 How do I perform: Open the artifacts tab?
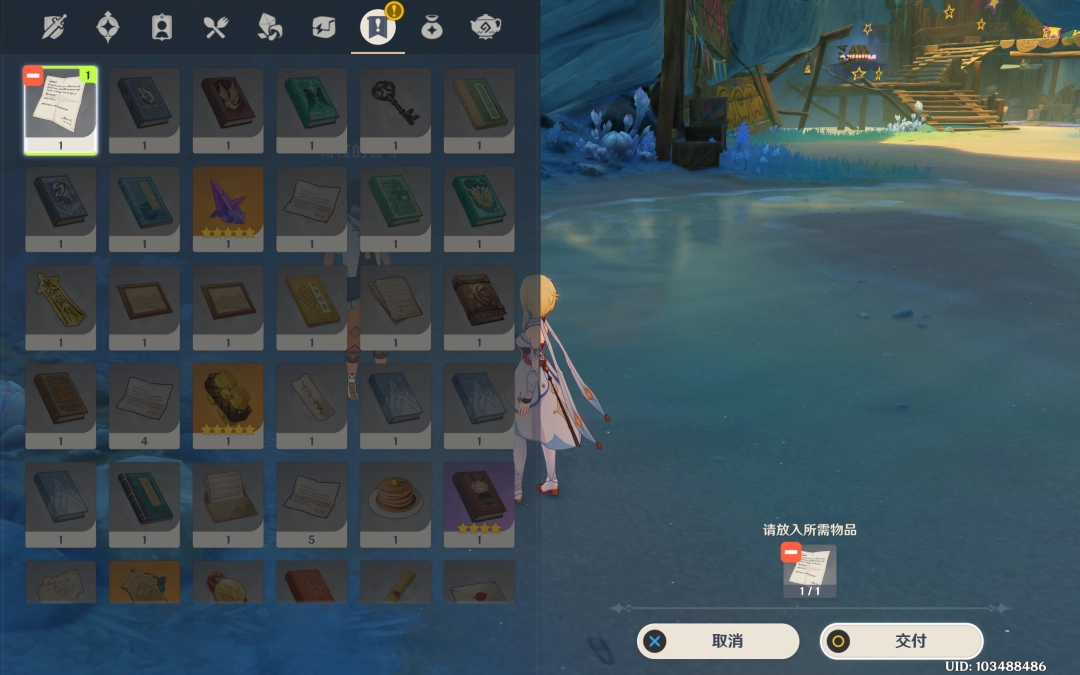pyautogui.click(x=108, y=27)
